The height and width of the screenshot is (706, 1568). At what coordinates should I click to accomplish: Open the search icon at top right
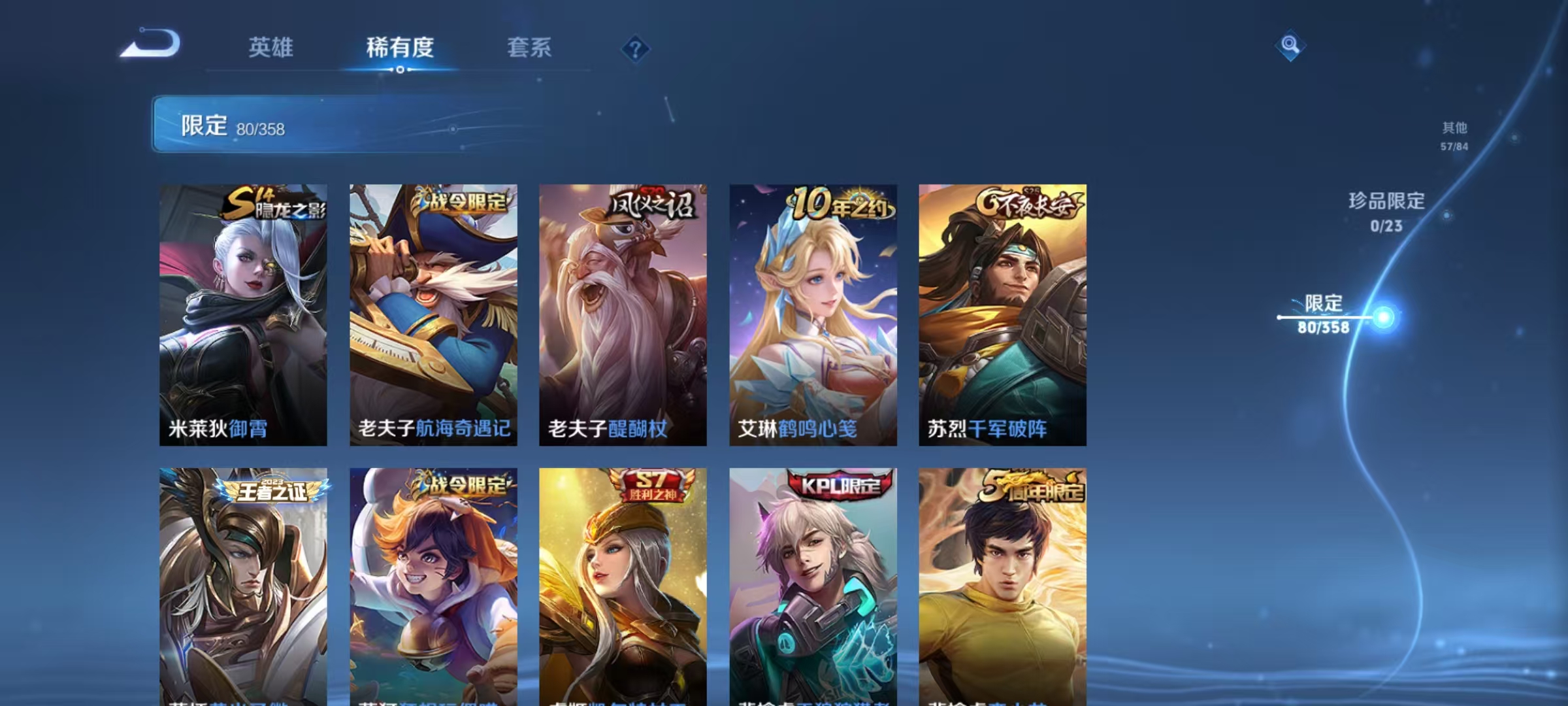(x=1290, y=46)
